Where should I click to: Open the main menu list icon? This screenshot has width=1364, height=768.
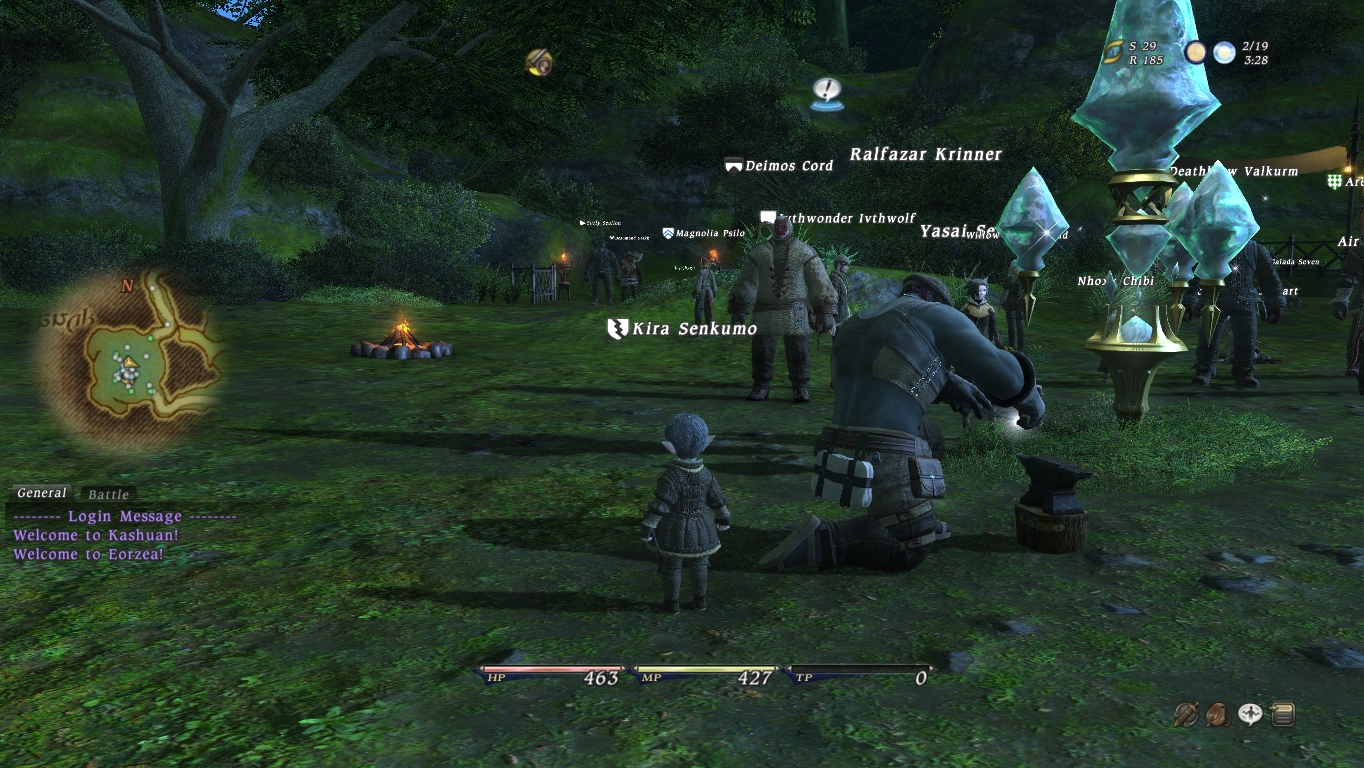1282,714
